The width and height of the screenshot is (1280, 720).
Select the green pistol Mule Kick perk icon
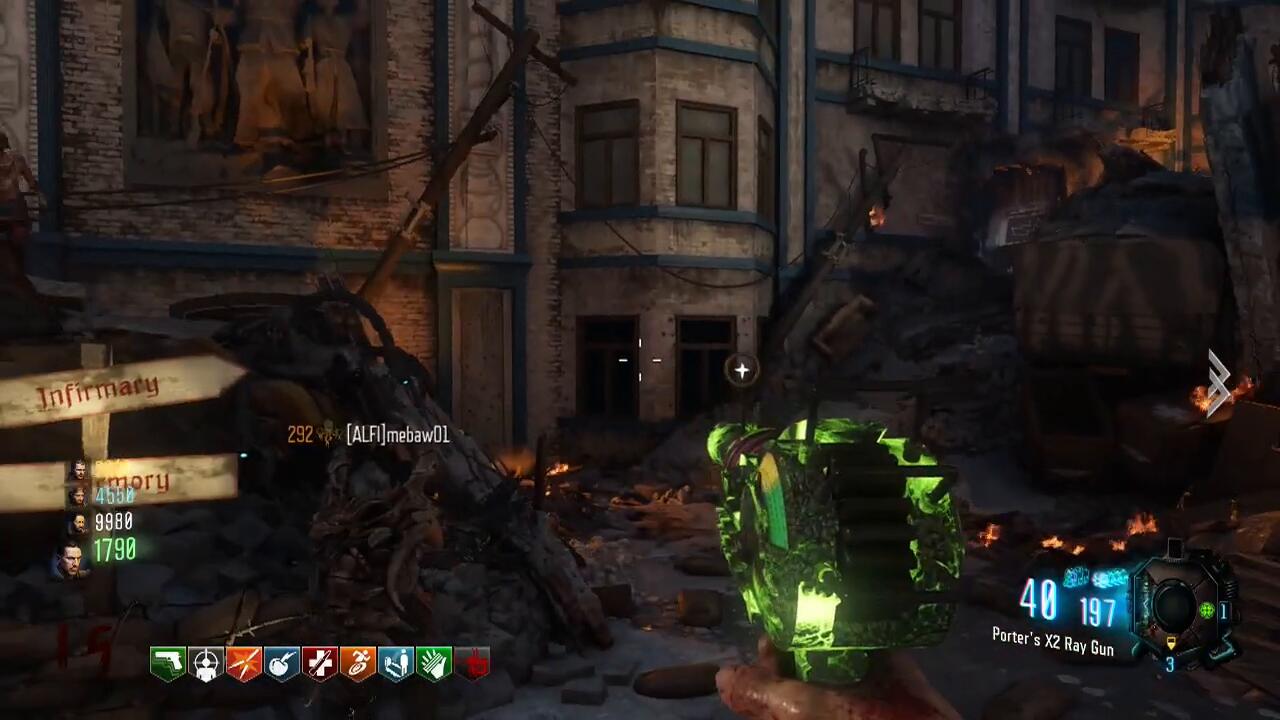click(167, 664)
